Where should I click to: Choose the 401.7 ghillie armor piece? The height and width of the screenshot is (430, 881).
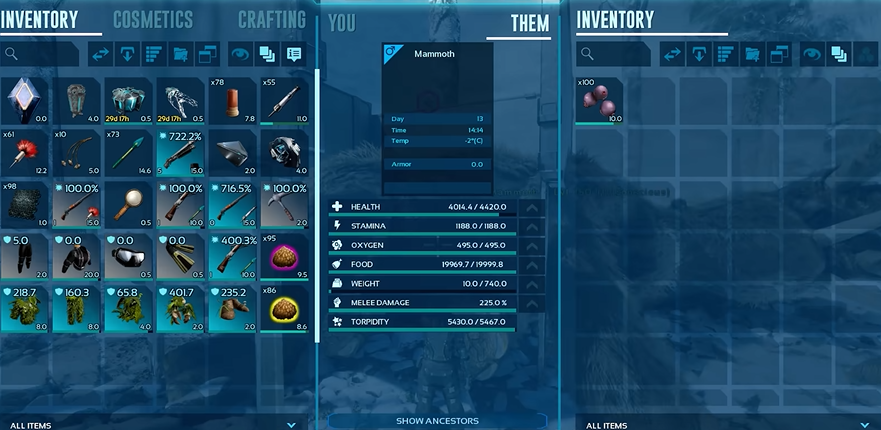[181, 309]
